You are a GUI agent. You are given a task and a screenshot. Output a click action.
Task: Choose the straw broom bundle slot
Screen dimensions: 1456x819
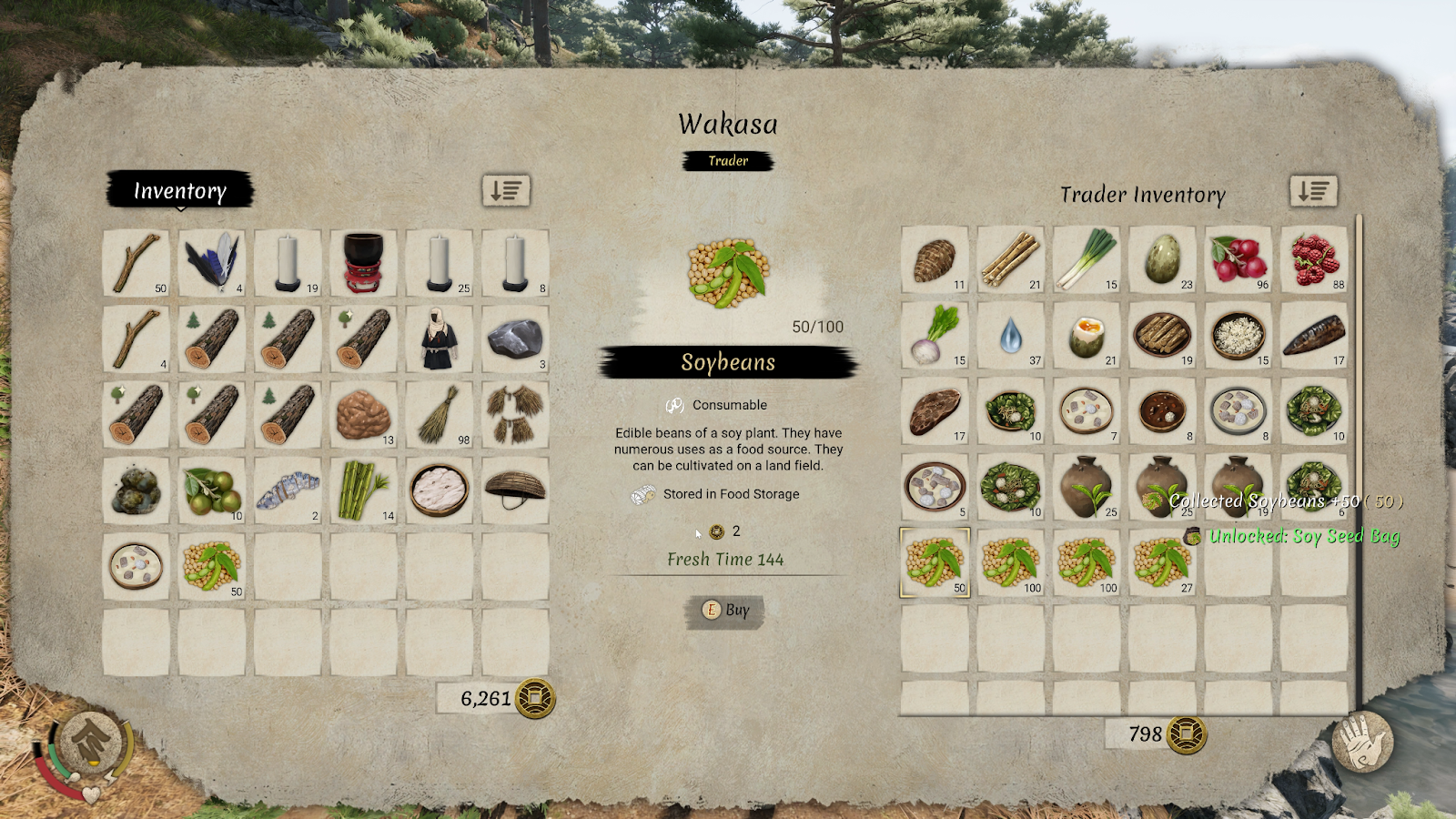point(440,415)
